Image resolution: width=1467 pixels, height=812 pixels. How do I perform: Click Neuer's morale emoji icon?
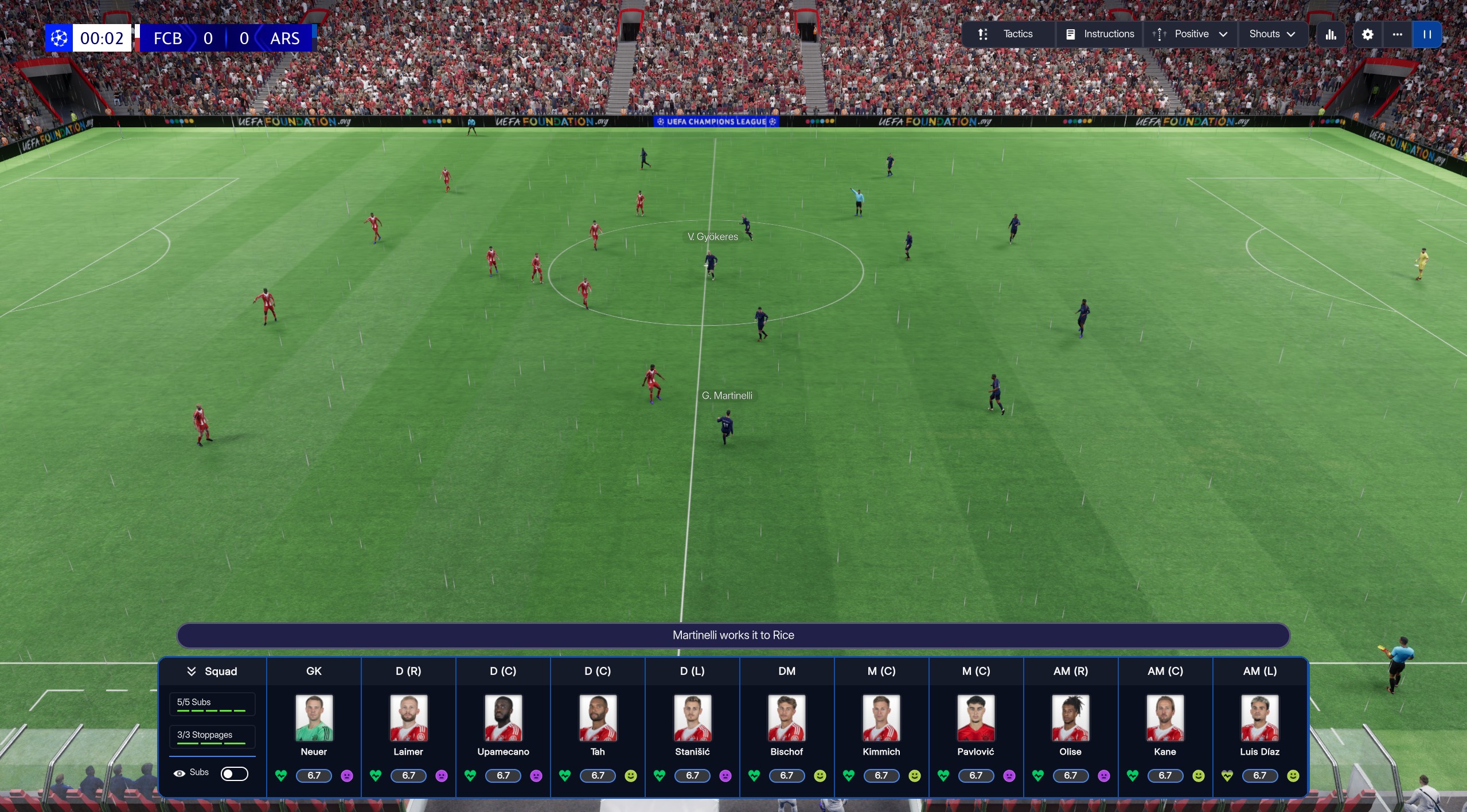pyautogui.click(x=347, y=775)
